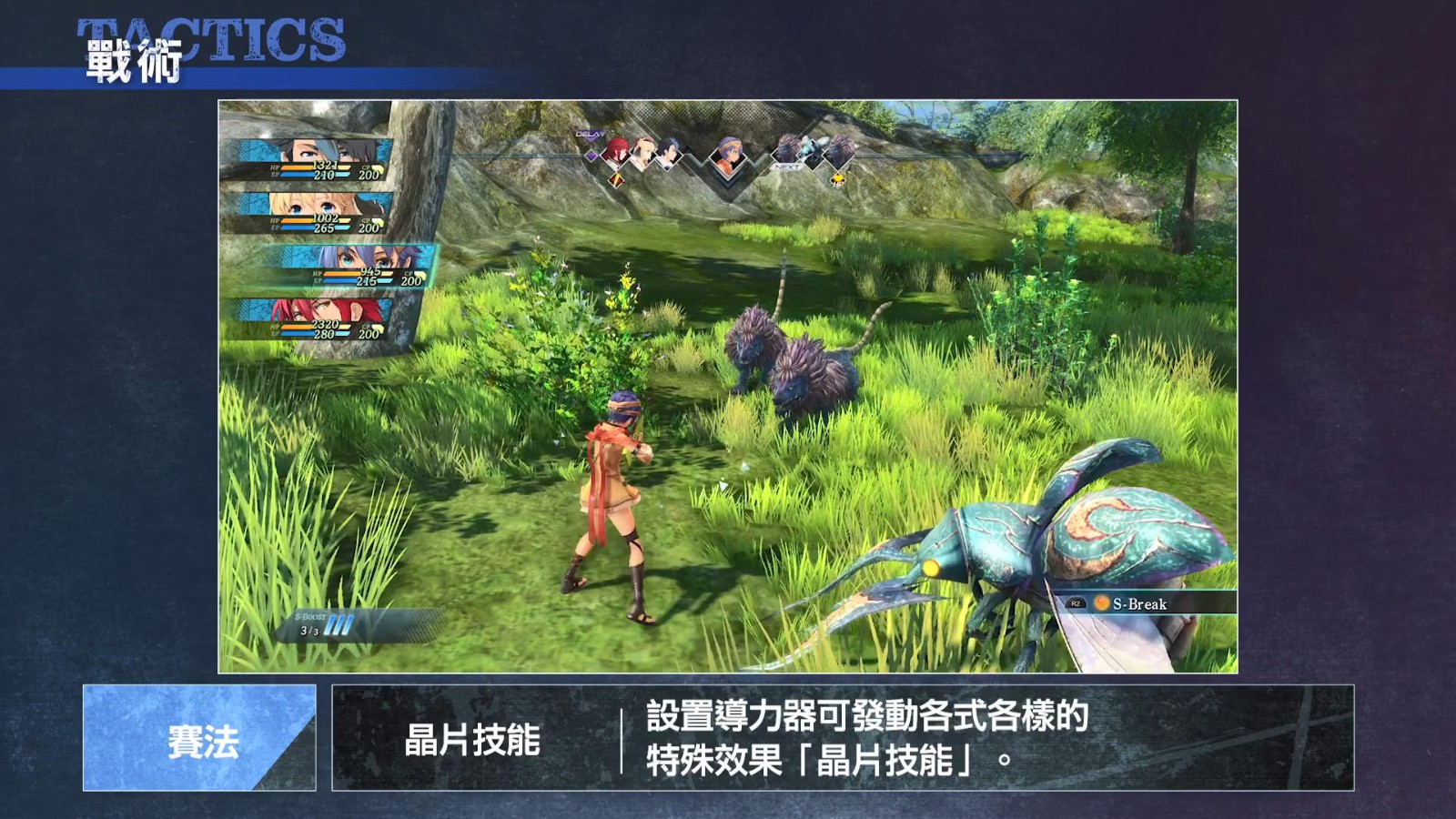Screen dimensions: 1456x819
Task: Click the DELAY marker on the turn order bar
Action: click(589, 134)
